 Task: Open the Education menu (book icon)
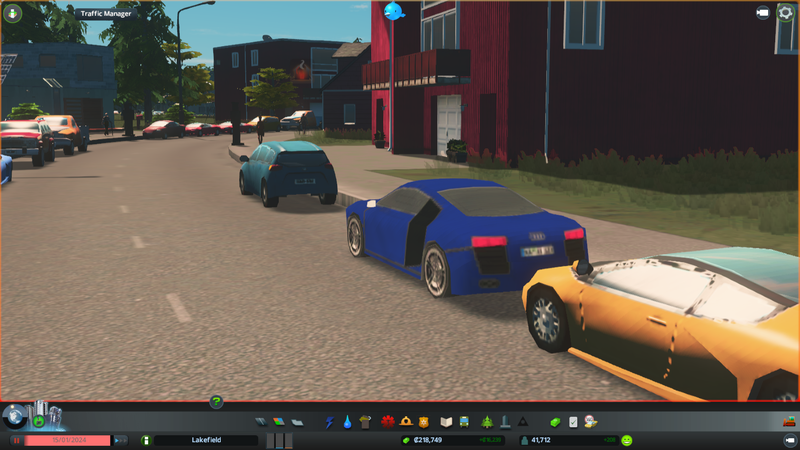pos(447,422)
